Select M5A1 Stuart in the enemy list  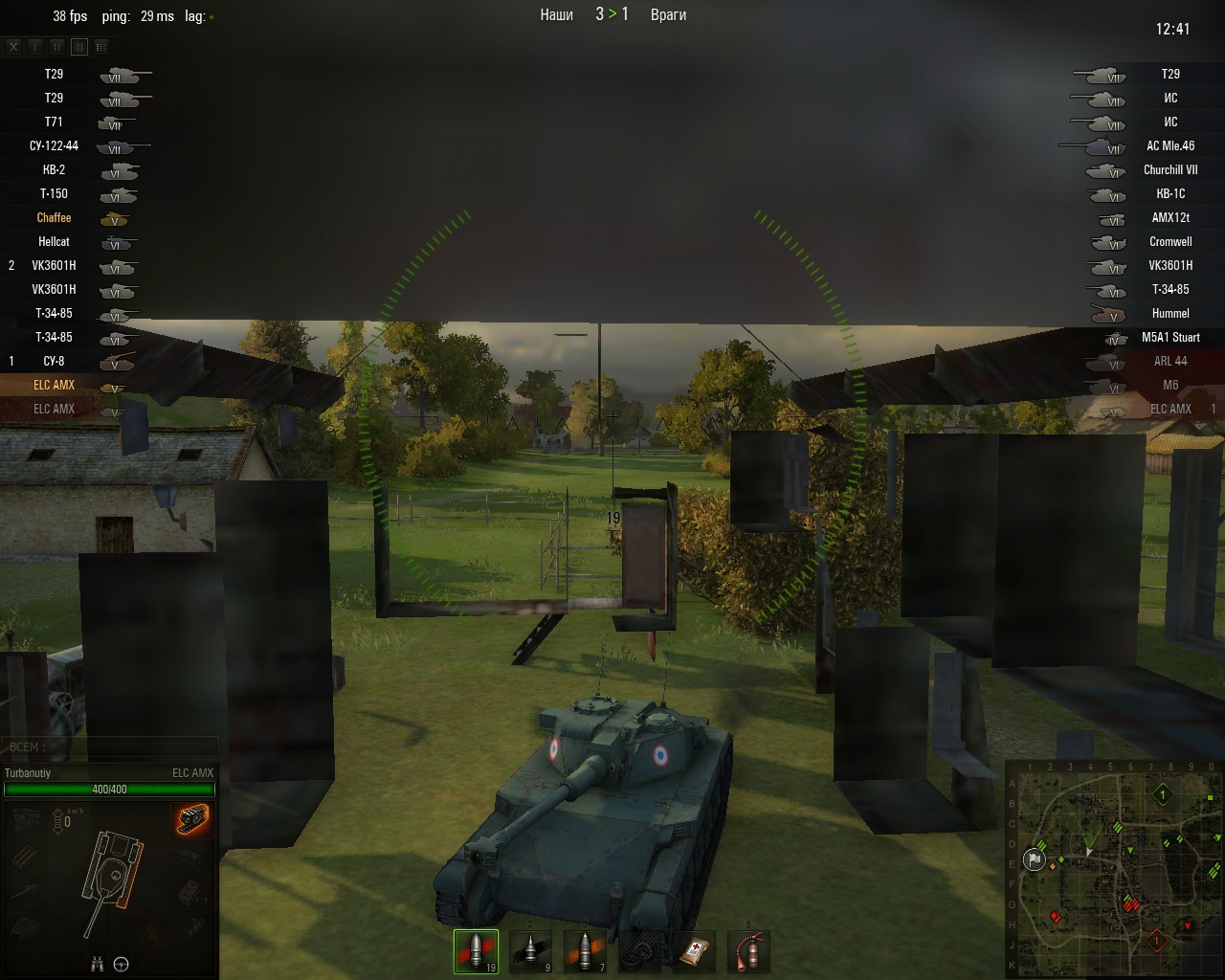click(x=1170, y=337)
